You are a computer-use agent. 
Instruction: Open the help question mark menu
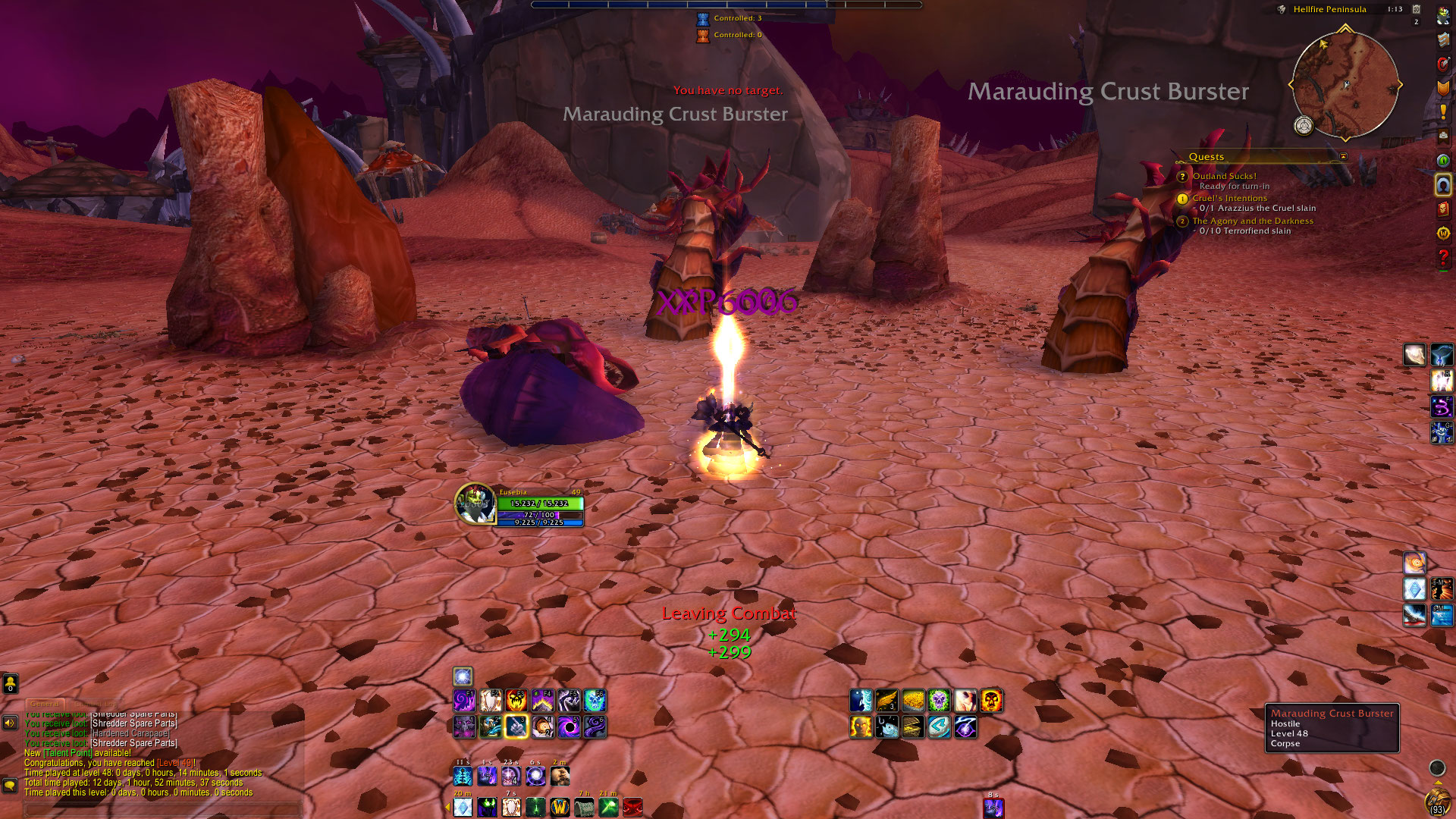[1442, 259]
